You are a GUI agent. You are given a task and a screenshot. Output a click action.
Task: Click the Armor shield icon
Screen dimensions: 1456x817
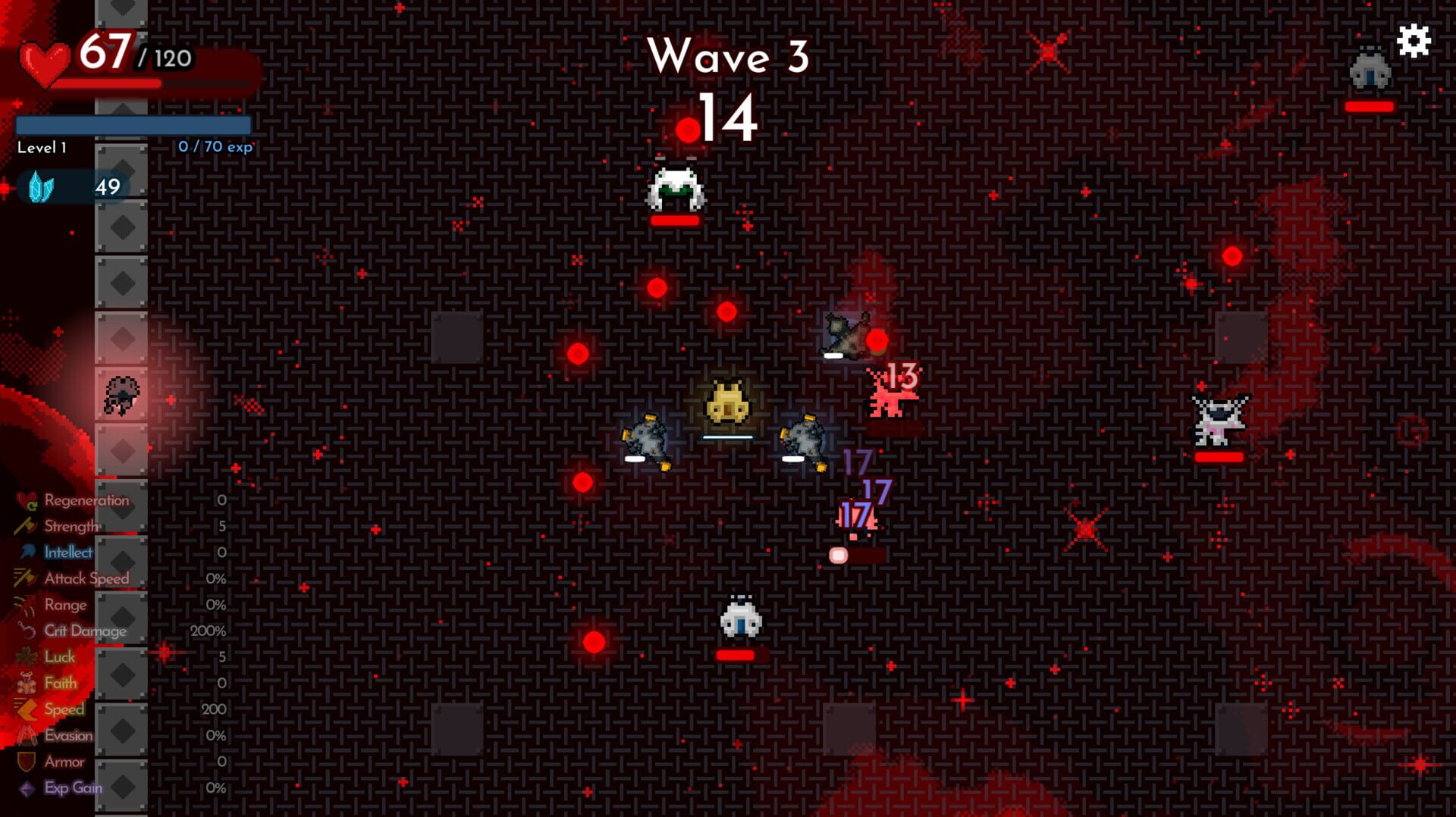tap(25, 762)
